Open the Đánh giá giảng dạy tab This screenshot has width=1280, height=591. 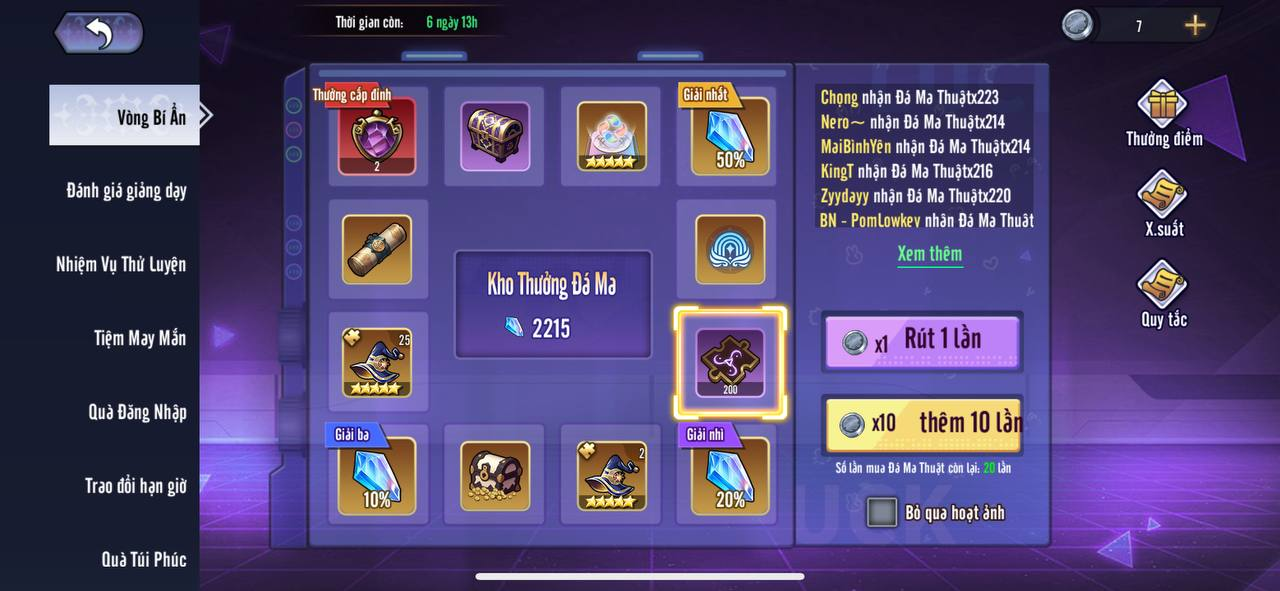(126, 190)
